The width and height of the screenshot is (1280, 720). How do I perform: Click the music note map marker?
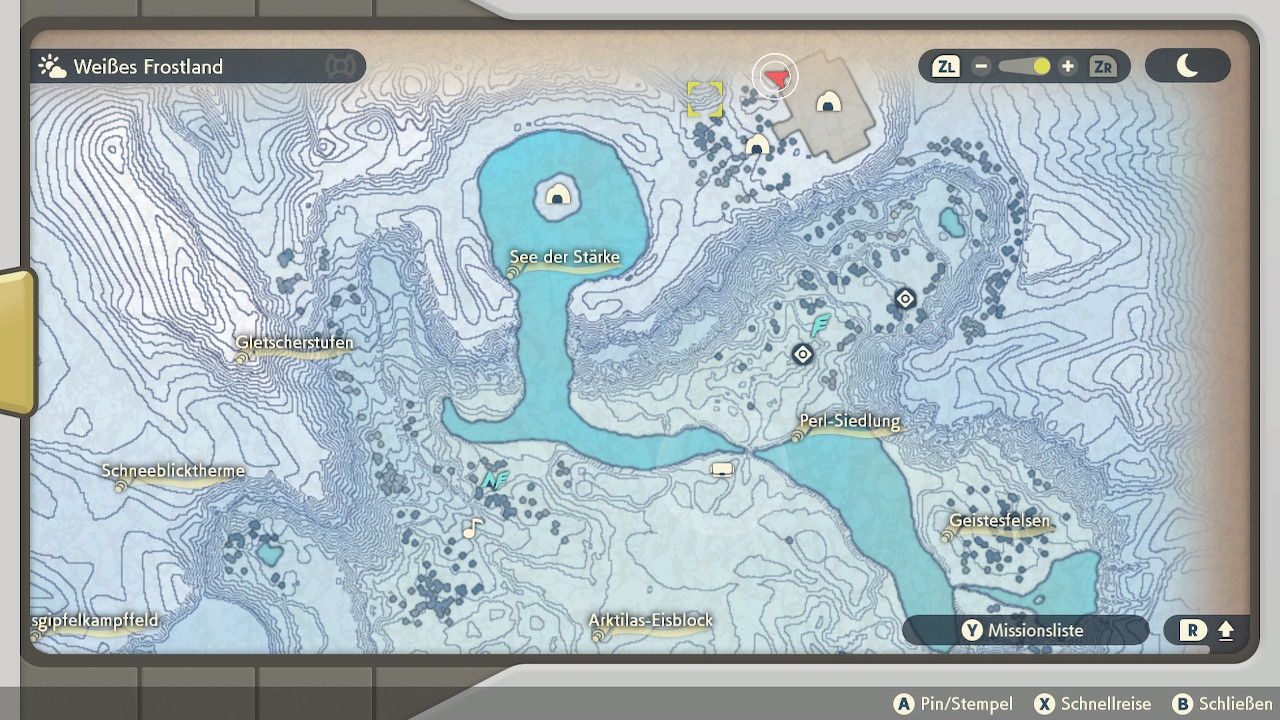(472, 527)
